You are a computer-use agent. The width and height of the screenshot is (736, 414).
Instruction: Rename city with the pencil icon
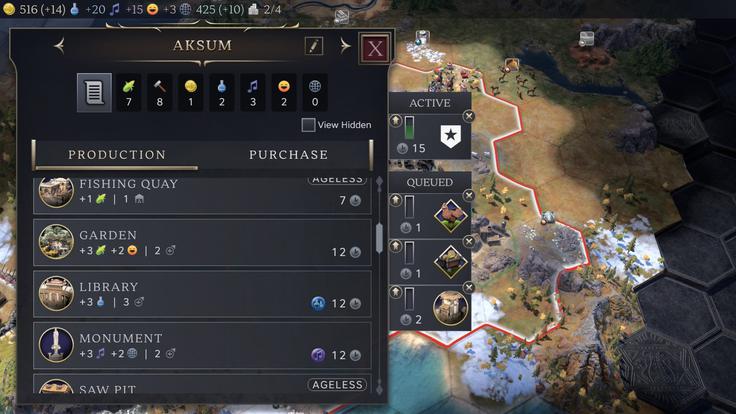[314, 46]
